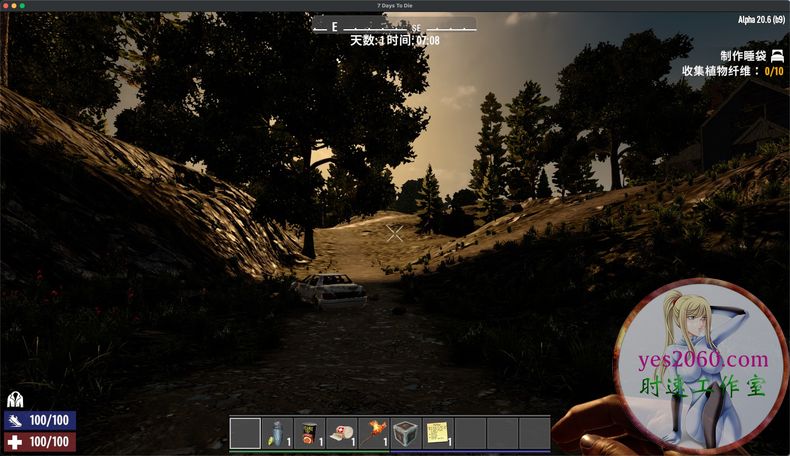Choose the first aid bandage slot

coord(341,433)
